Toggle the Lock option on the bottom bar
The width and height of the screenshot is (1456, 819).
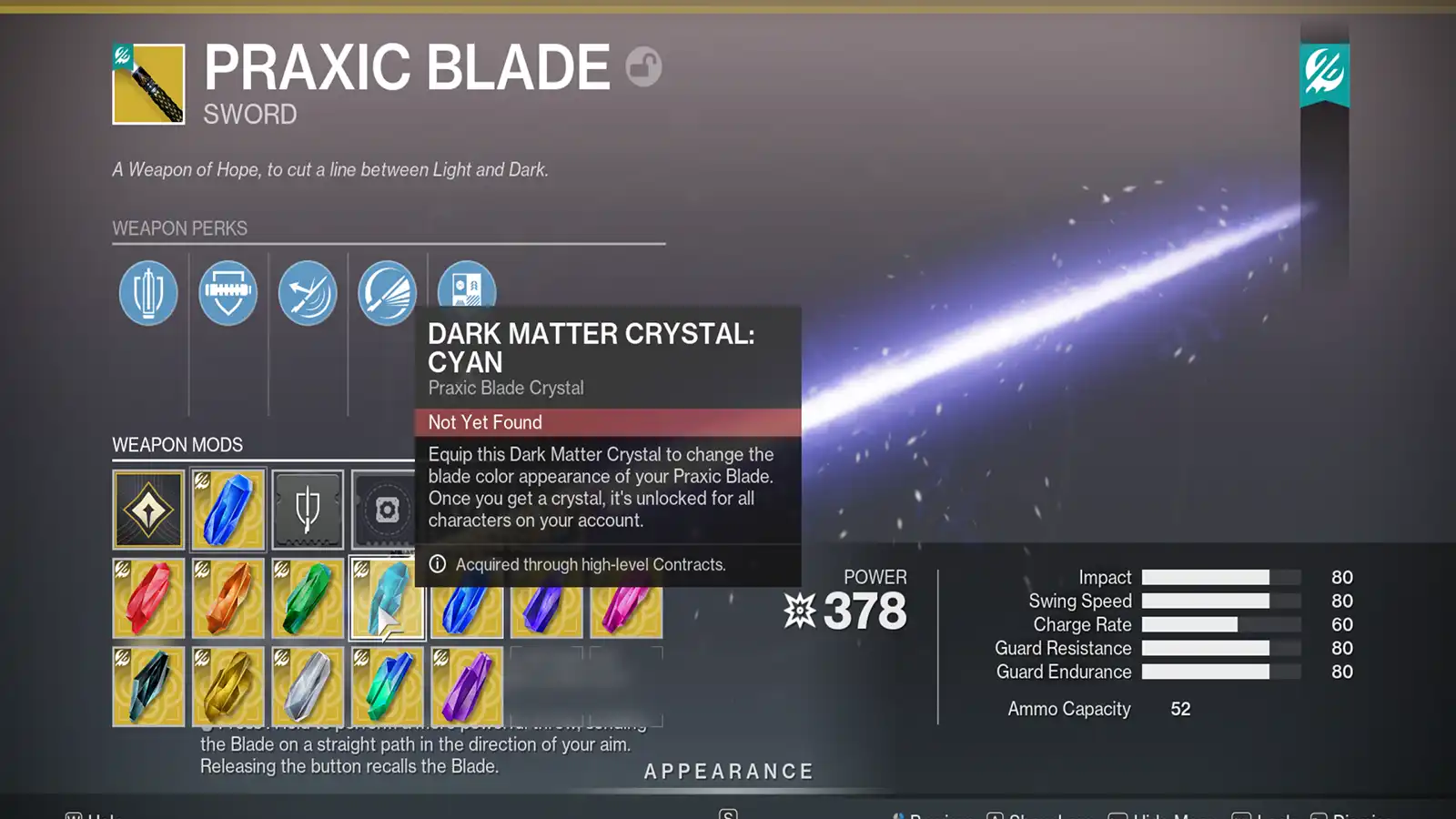(1269, 814)
